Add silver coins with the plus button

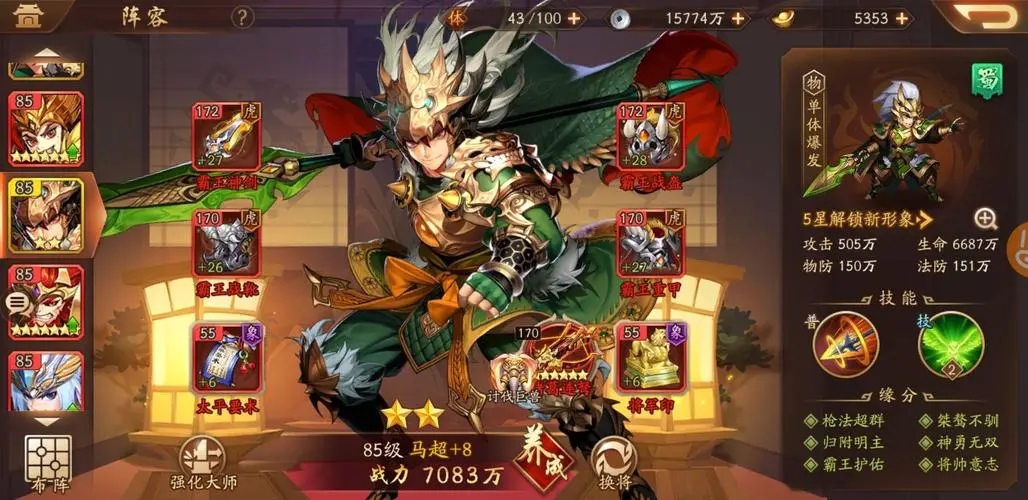pyautogui.click(x=738, y=18)
